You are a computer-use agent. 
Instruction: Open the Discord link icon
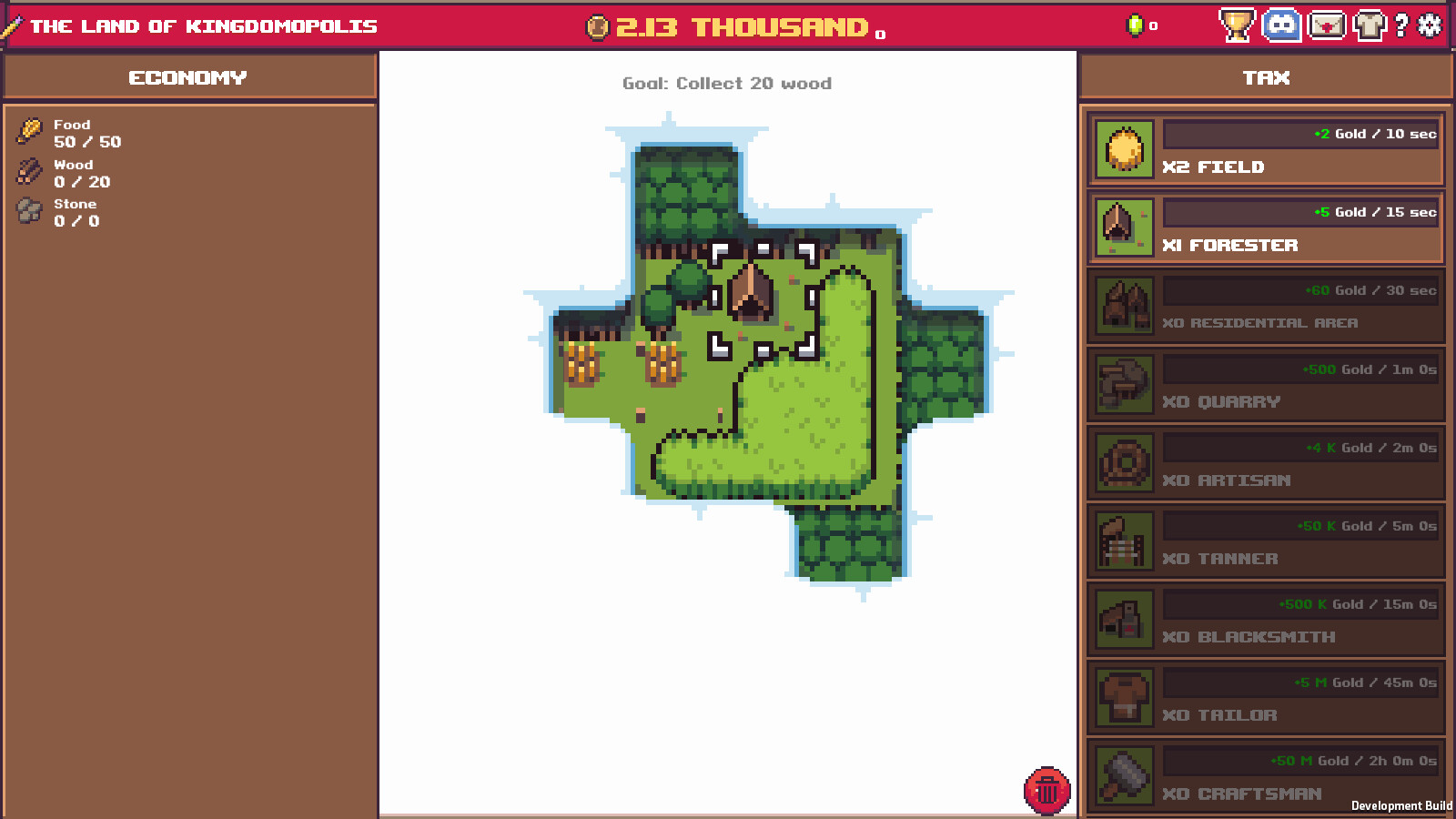1281,26
